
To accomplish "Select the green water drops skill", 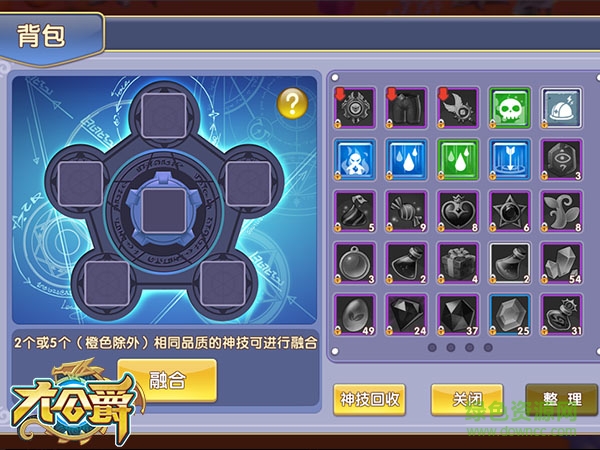I will coord(458,159).
